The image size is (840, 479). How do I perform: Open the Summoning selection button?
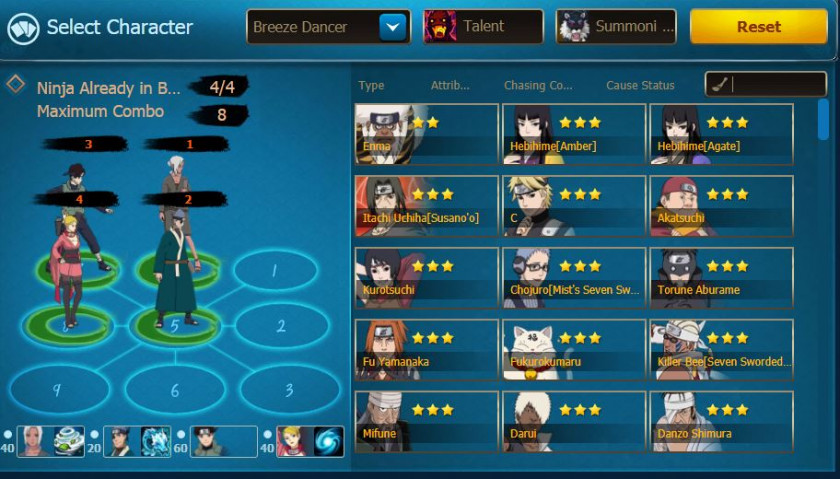point(616,27)
